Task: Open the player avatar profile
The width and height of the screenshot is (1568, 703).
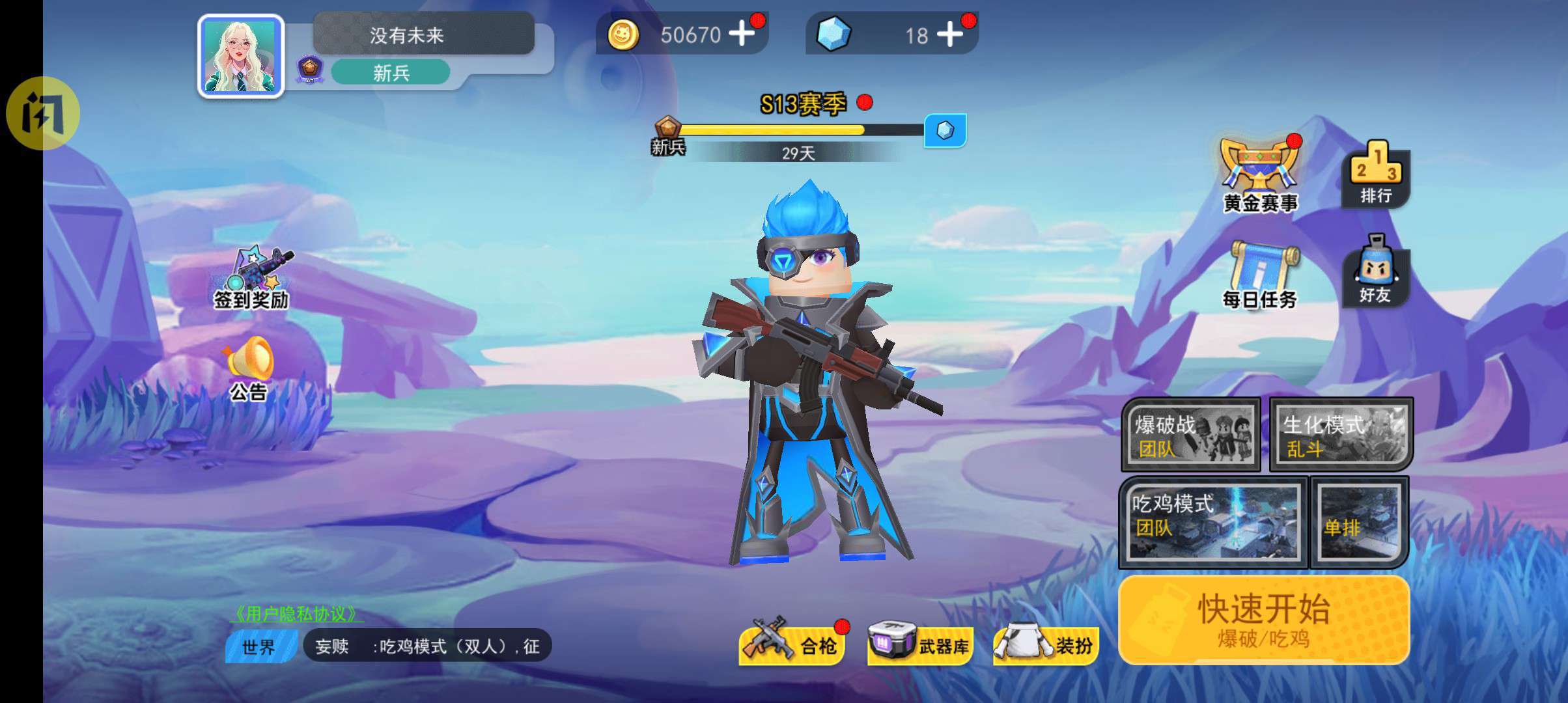Action: 241,56
